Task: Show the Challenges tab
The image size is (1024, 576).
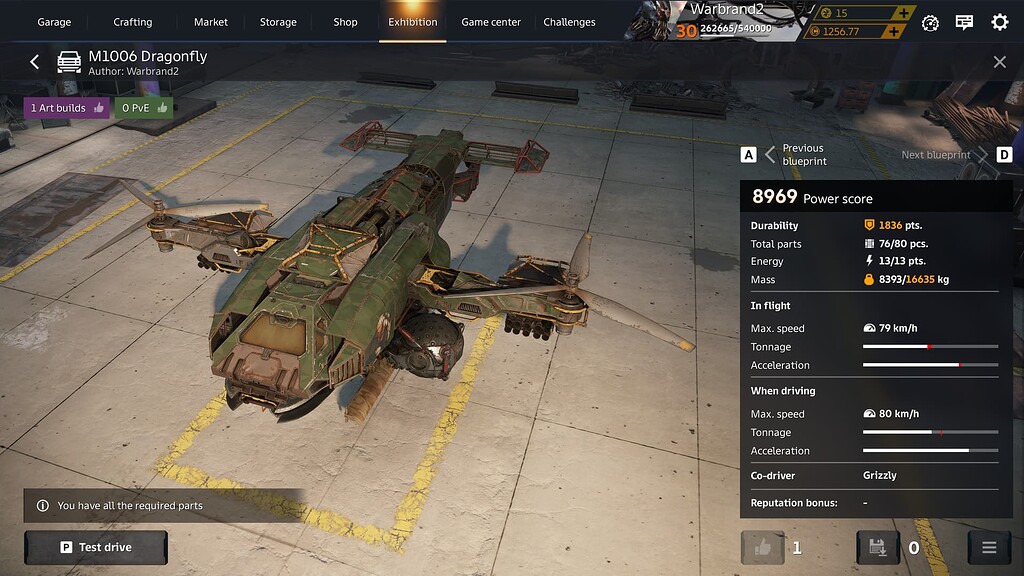Action: click(569, 22)
